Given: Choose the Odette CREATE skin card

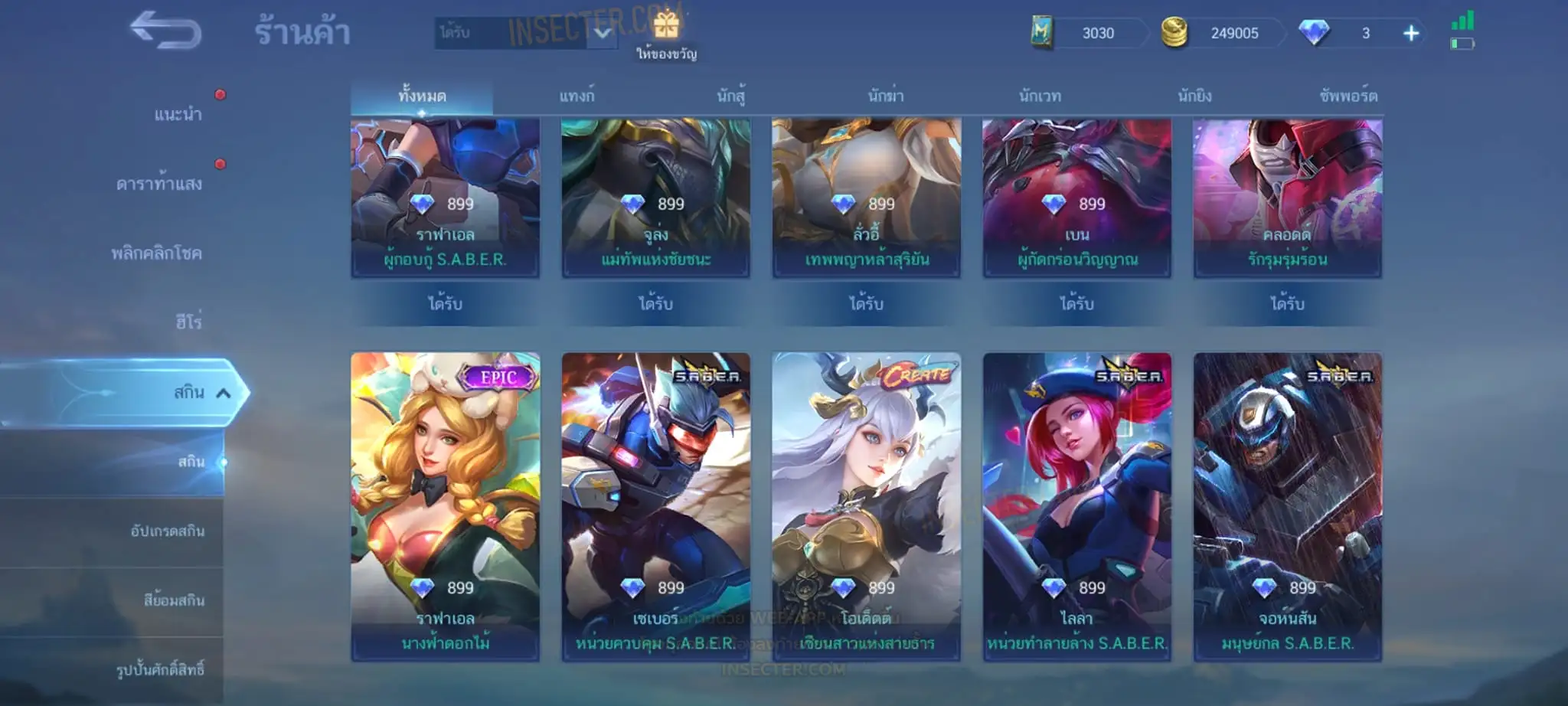Looking at the screenshot, I should (867, 506).
